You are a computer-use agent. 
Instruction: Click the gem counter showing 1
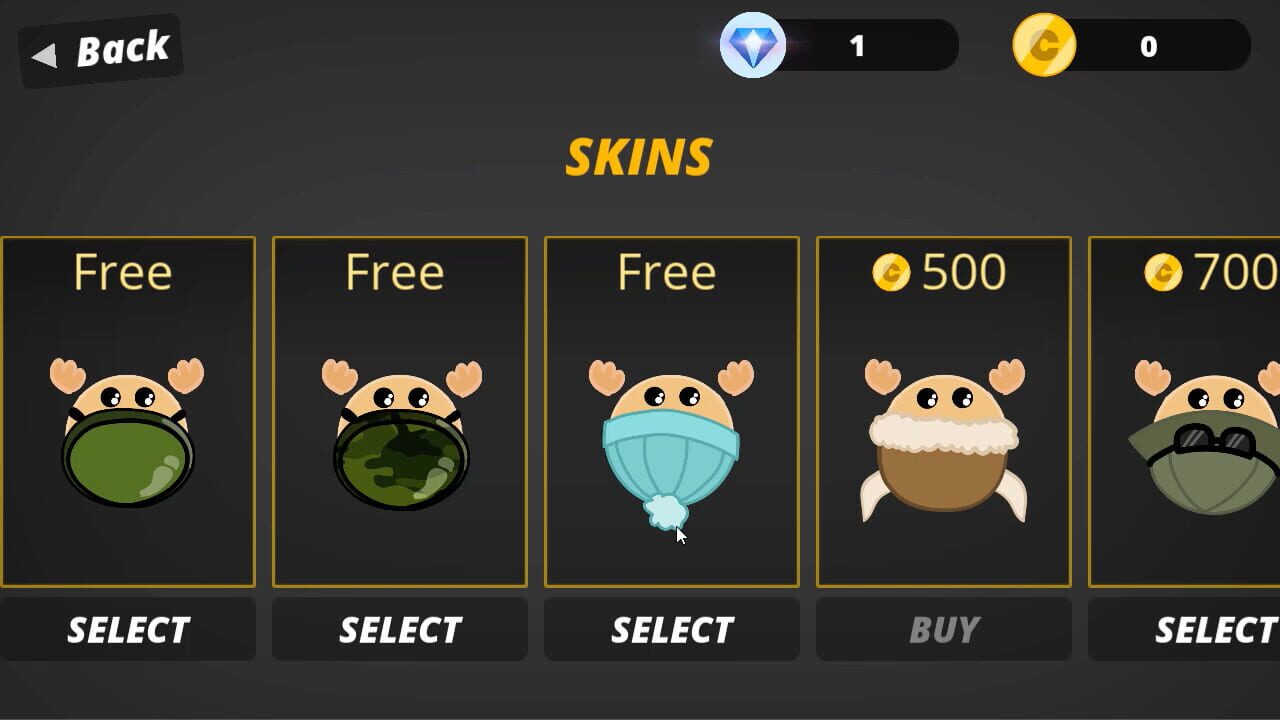(x=857, y=45)
